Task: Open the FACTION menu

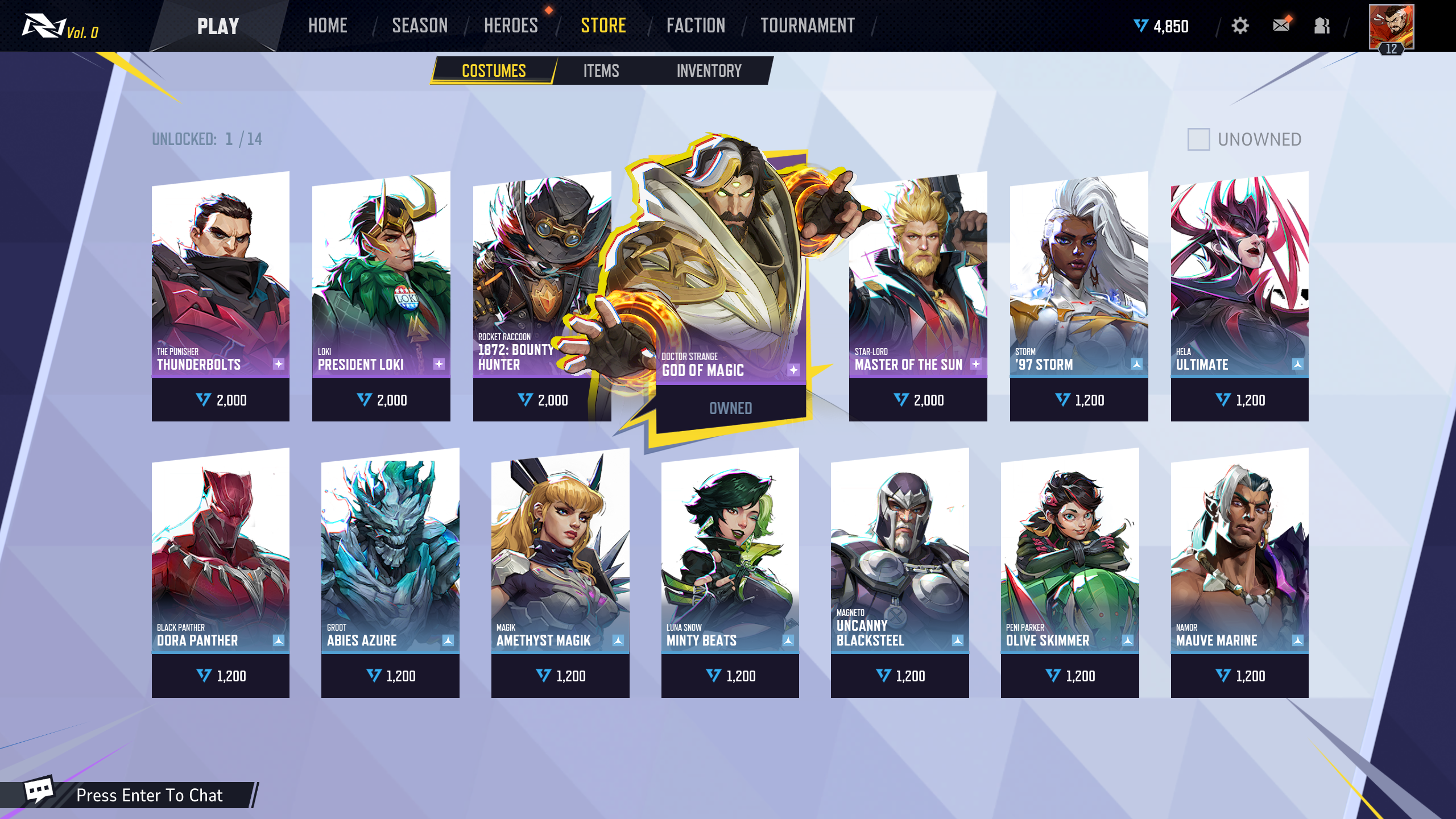Action: (x=695, y=26)
